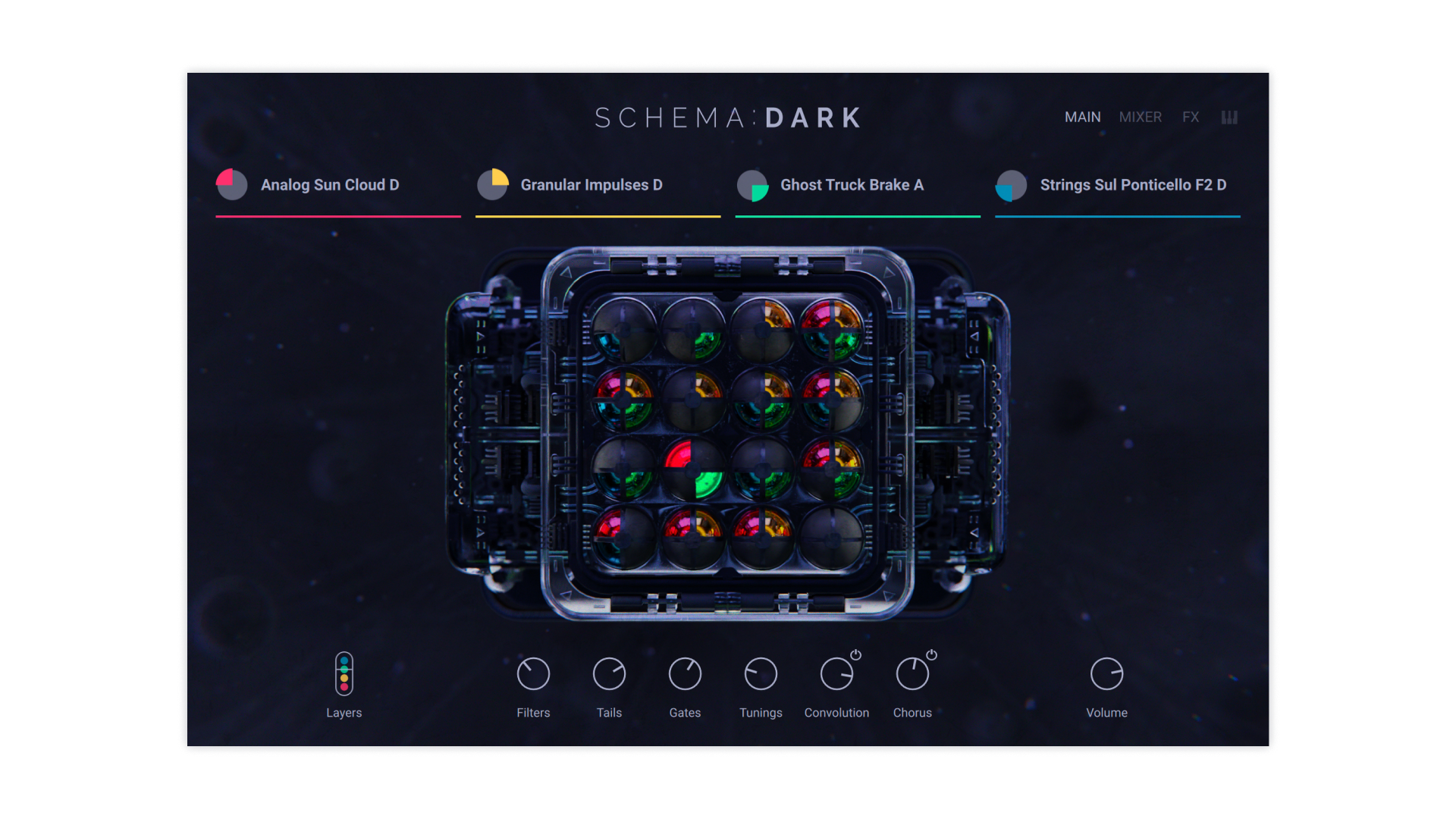
Task: Toggle the Convolution power button
Action: [856, 654]
